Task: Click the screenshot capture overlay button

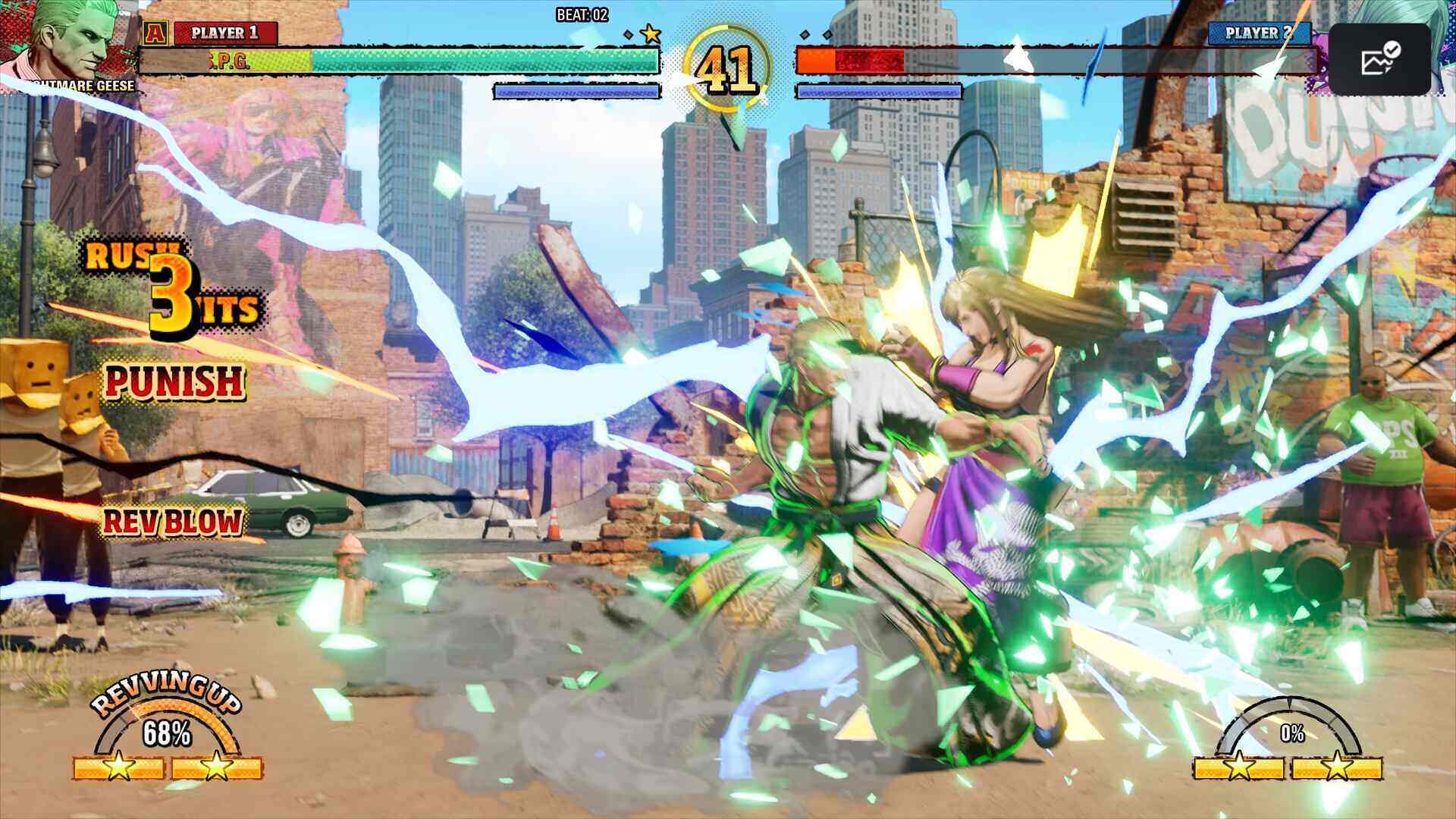Action: (x=1379, y=59)
